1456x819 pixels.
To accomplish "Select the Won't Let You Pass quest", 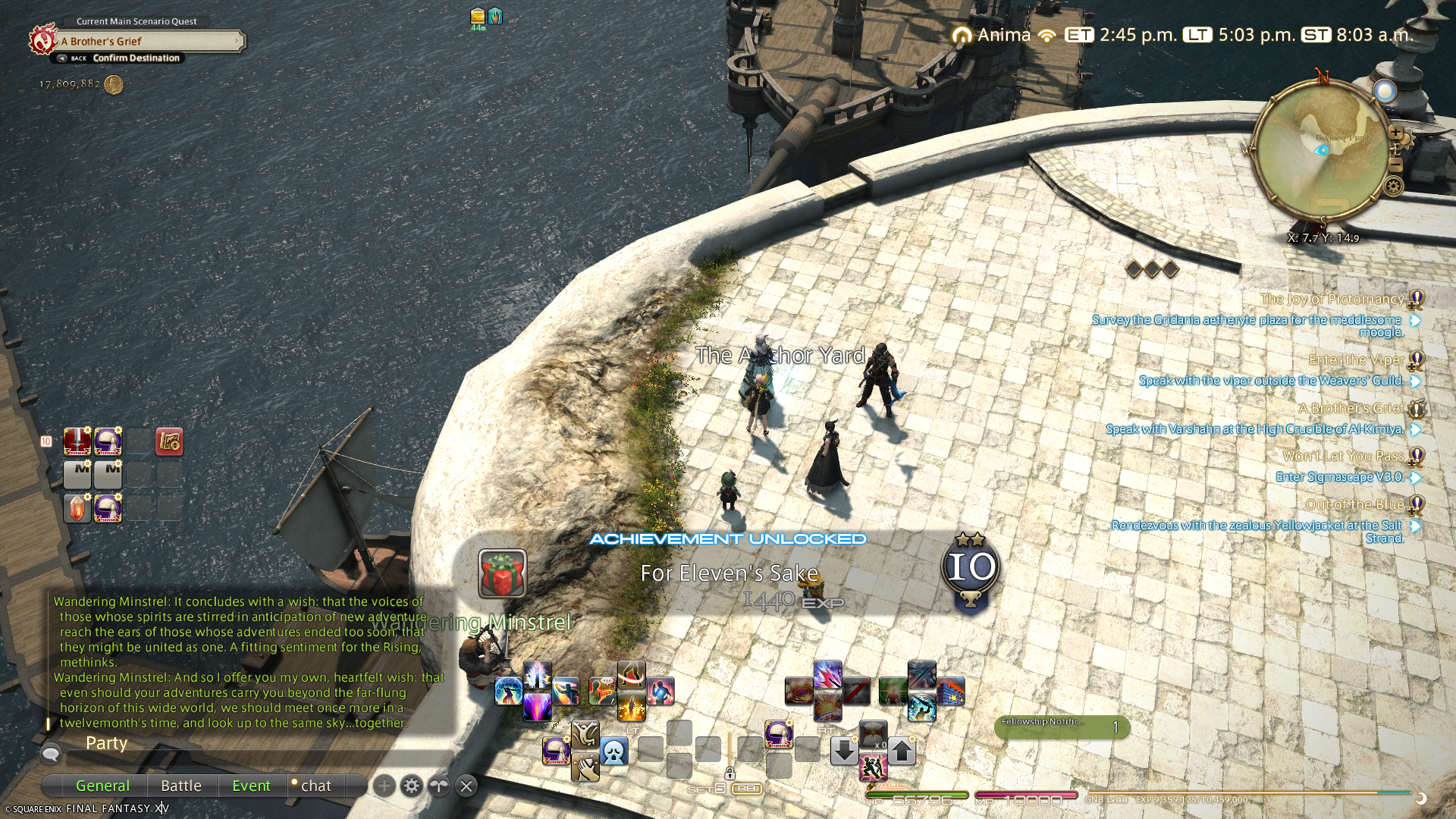I will coord(1343,456).
